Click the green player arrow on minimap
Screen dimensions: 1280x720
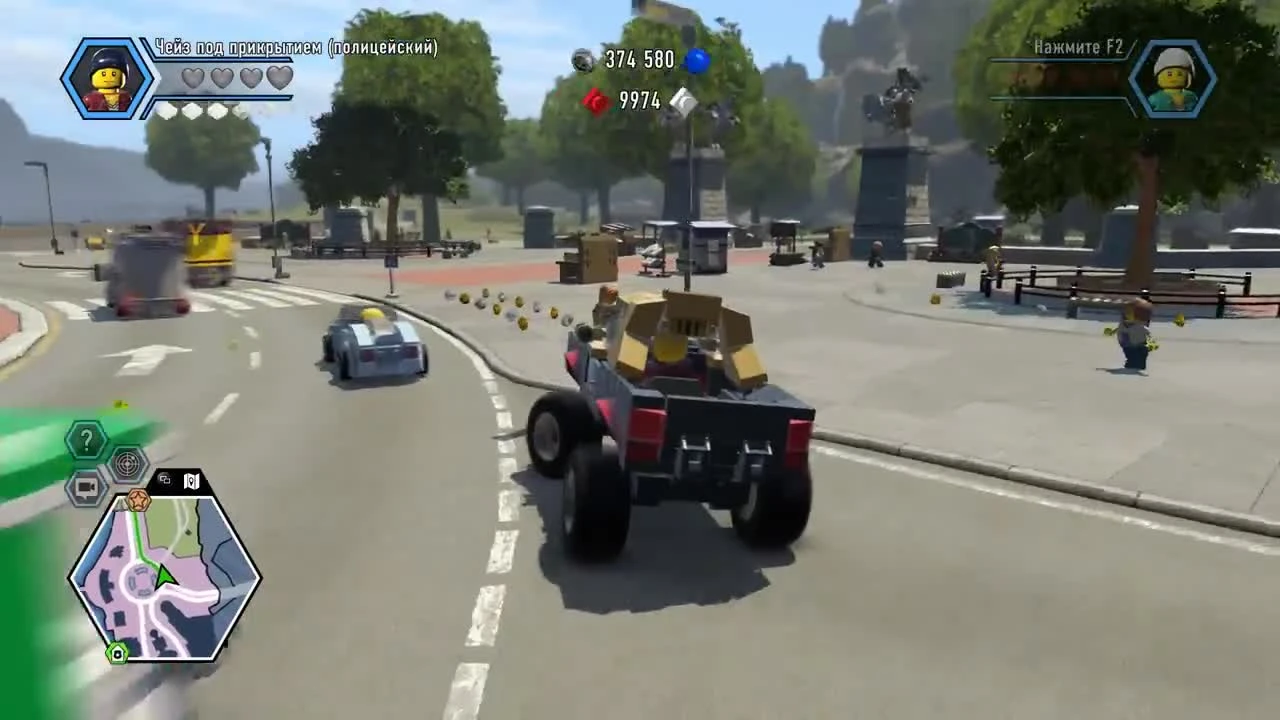pos(165,578)
